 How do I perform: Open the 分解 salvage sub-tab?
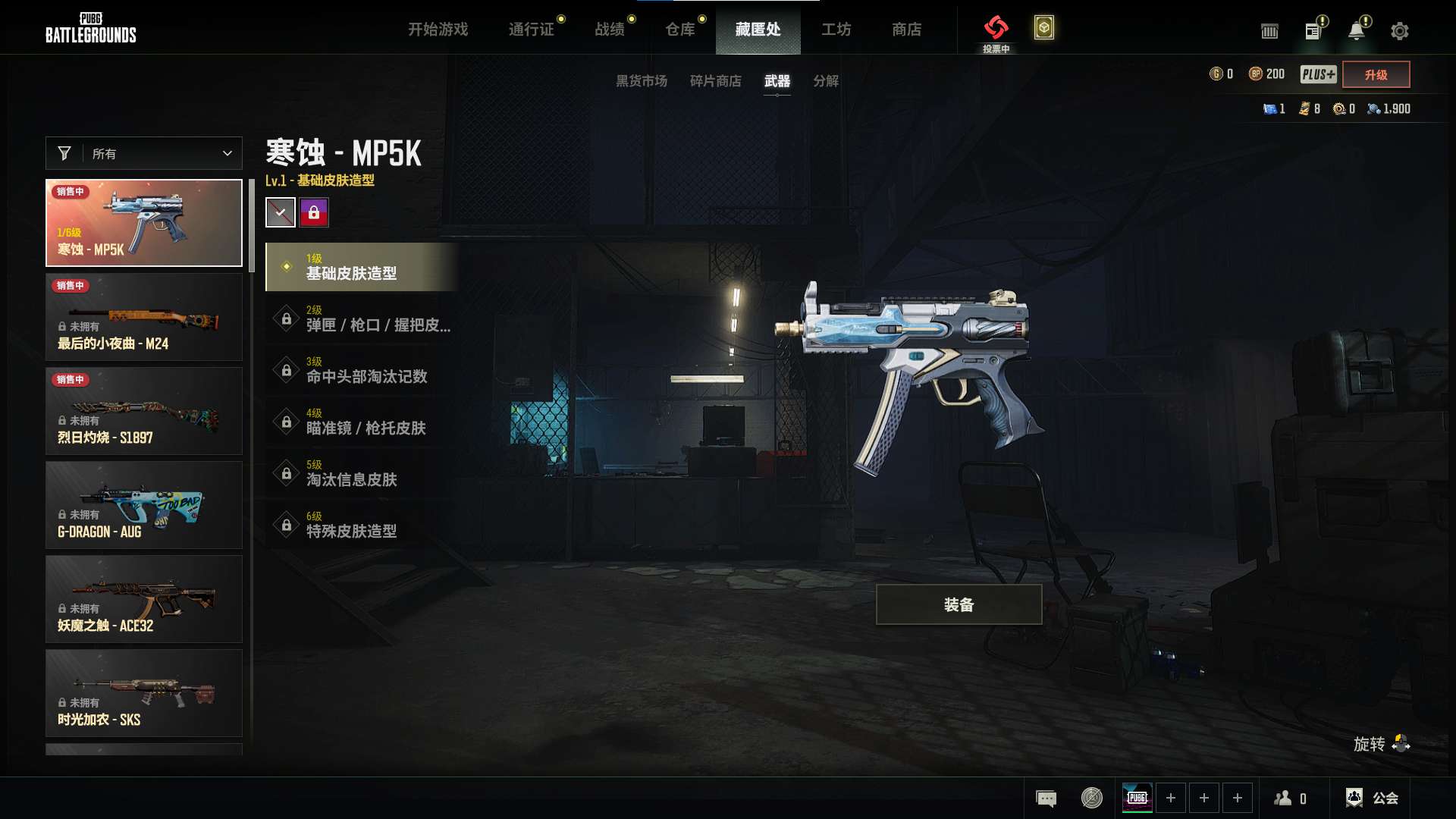point(825,81)
